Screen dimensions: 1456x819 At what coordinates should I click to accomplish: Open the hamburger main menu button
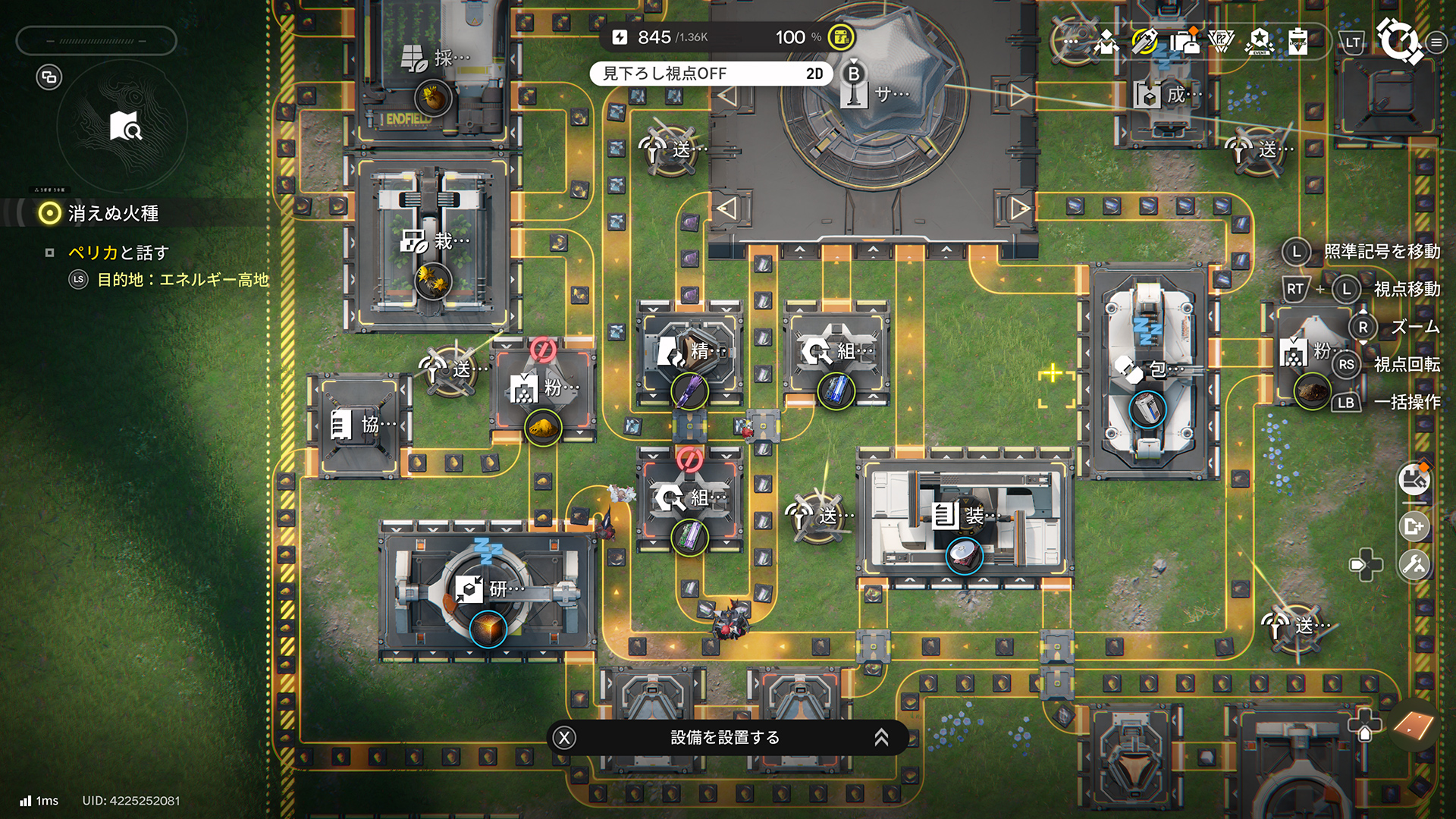pyautogui.click(x=1436, y=42)
